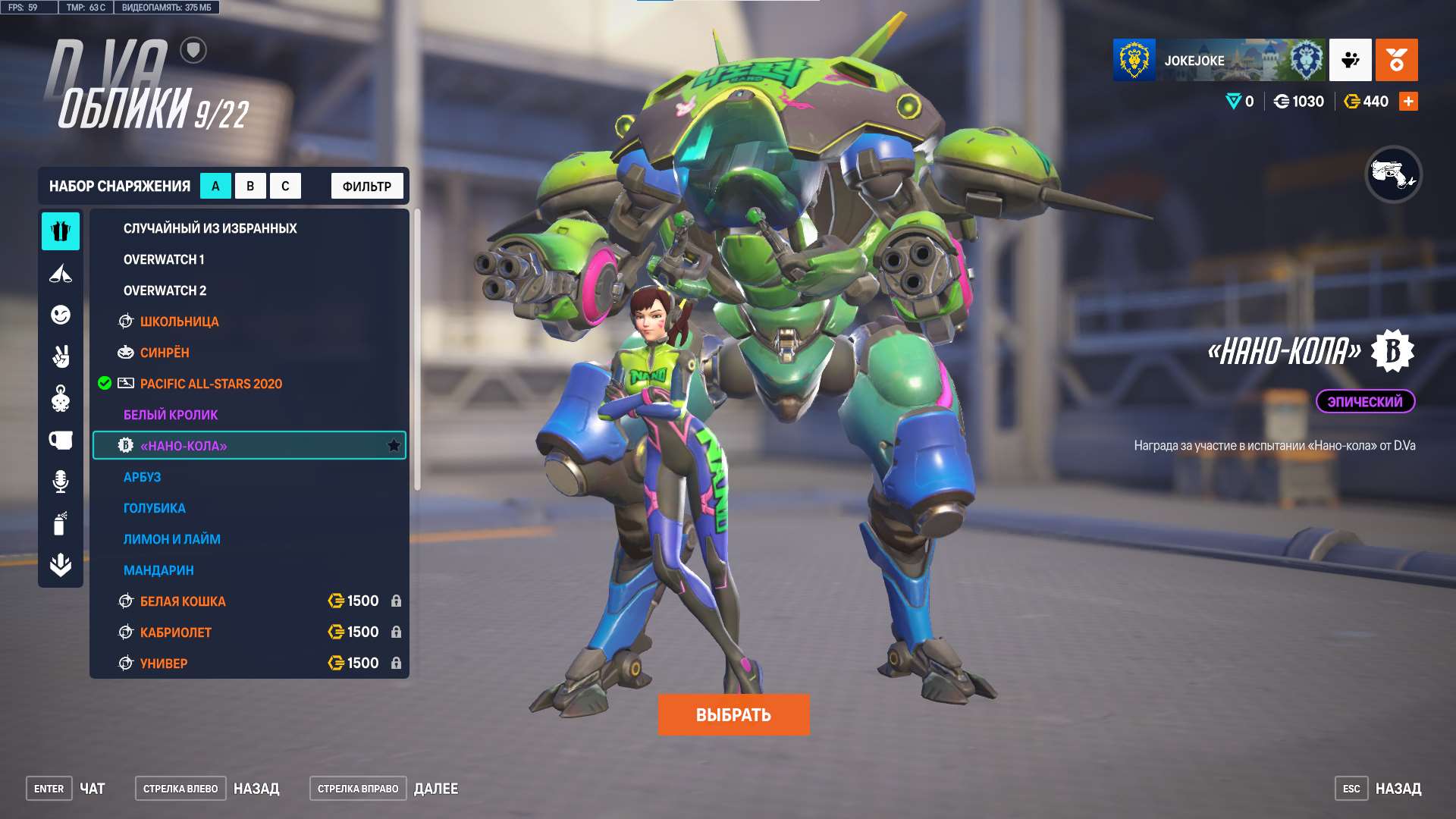Select the Weapon Charms pachimari icon
Screen dimensions: 1456x819
click(x=61, y=398)
